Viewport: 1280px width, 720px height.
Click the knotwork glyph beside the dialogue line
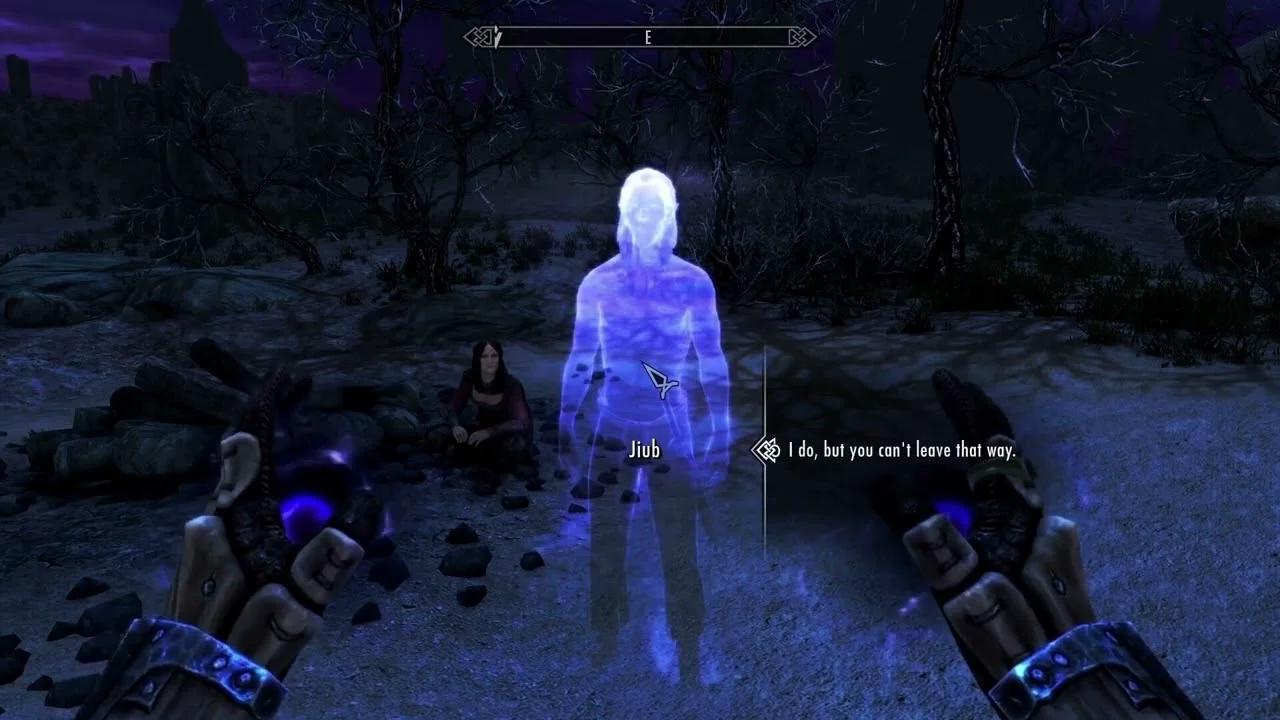coord(766,451)
